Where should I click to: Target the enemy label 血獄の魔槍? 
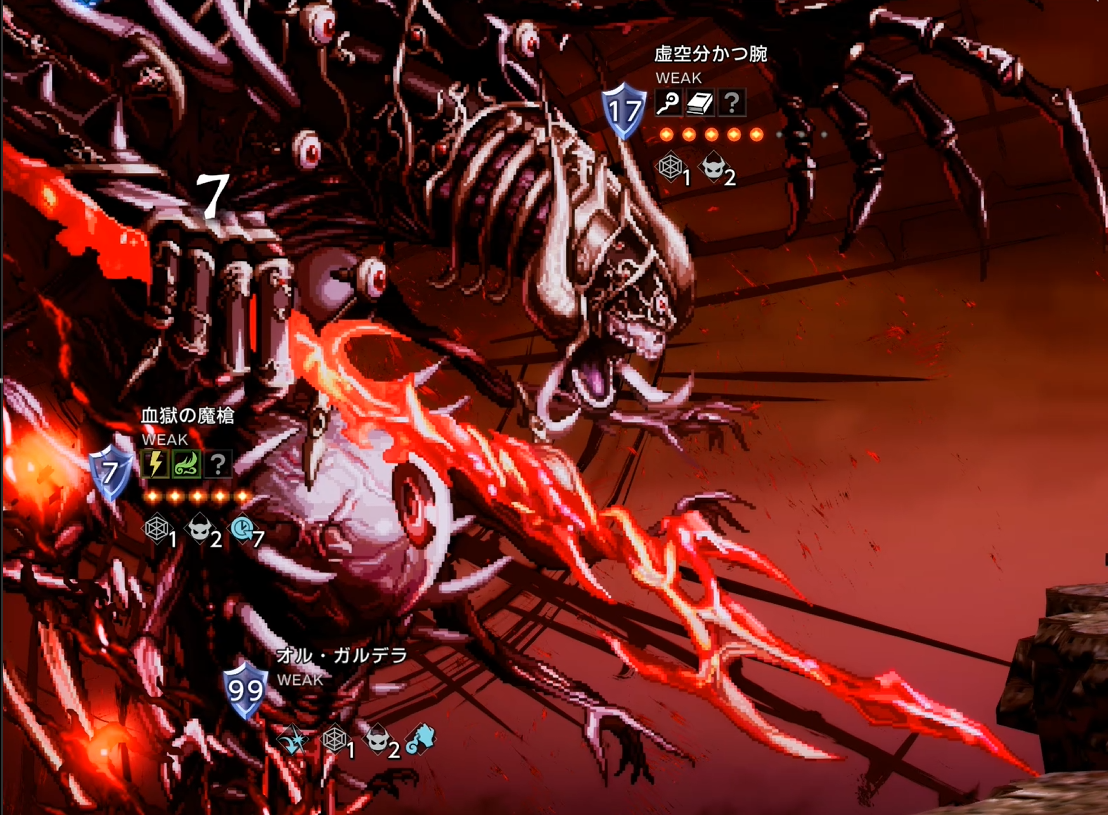[188, 416]
